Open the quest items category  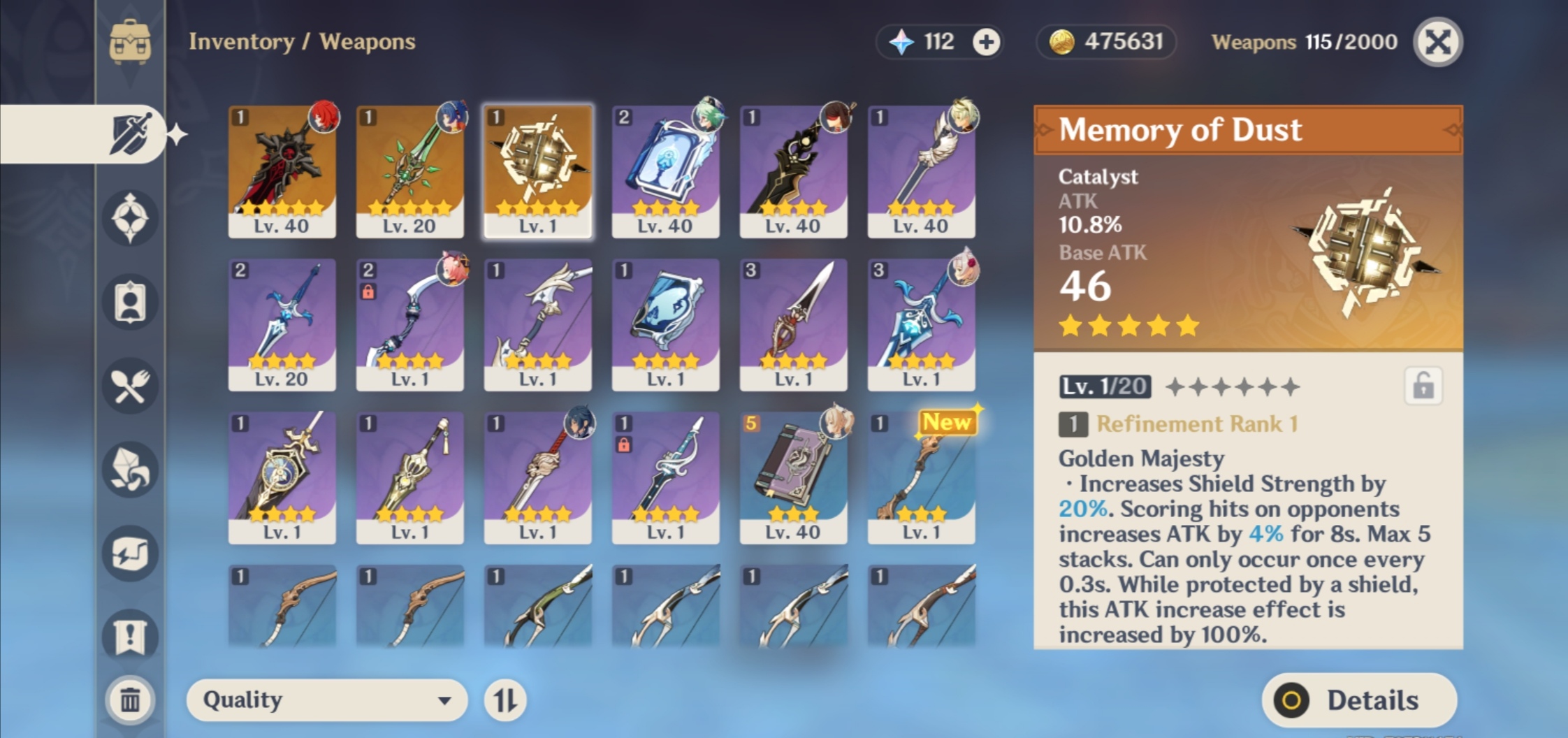click(129, 632)
